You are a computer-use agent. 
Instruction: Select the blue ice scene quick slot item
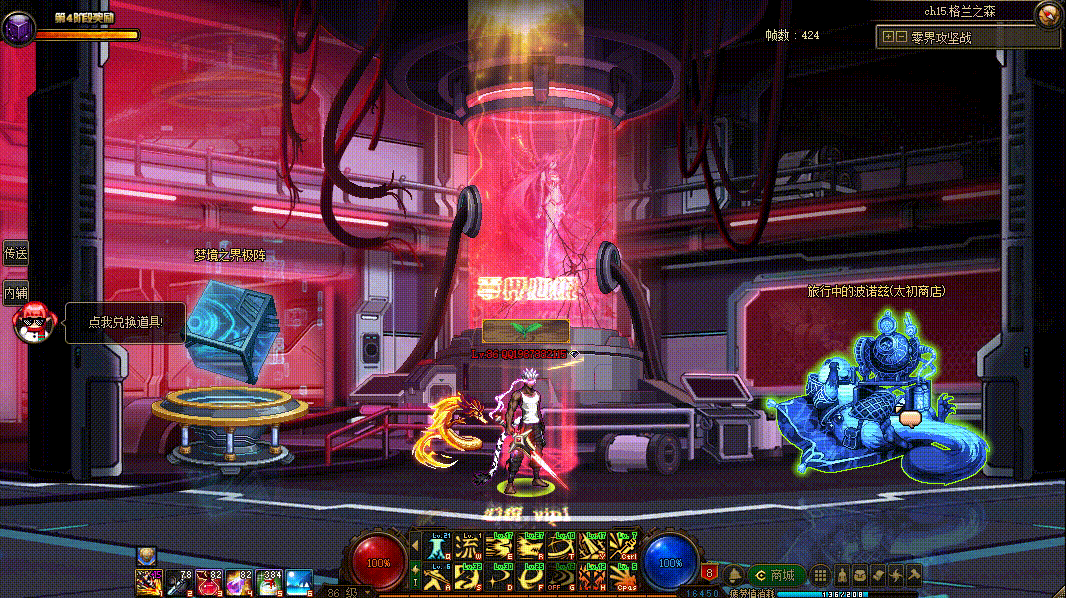tap(298, 580)
